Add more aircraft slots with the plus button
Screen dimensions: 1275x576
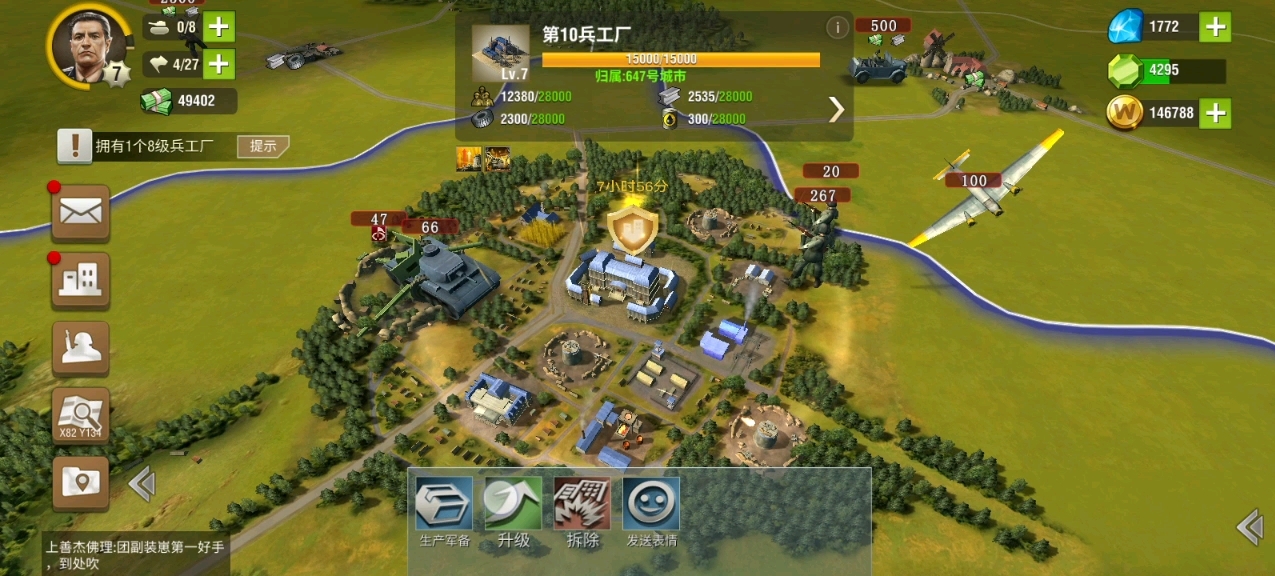[x=218, y=65]
